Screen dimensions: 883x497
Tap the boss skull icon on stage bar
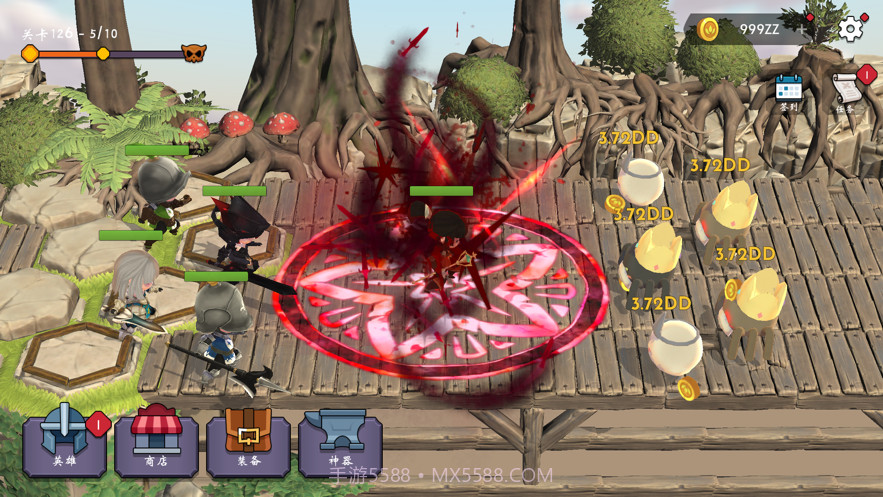(x=194, y=53)
